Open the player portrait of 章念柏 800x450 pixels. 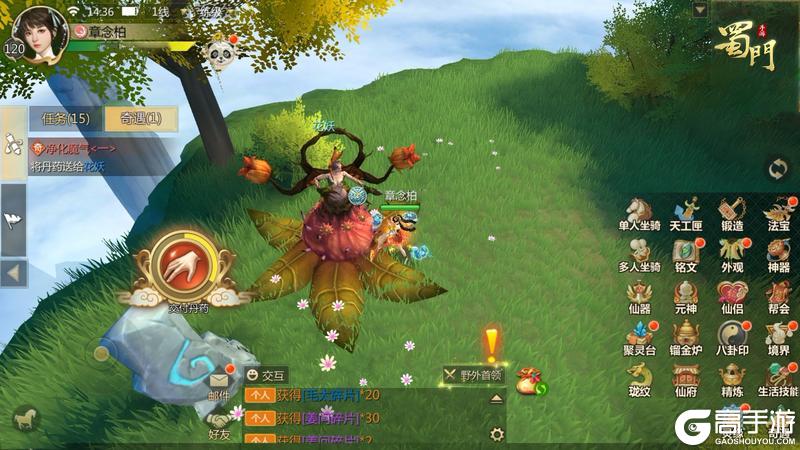[39, 32]
